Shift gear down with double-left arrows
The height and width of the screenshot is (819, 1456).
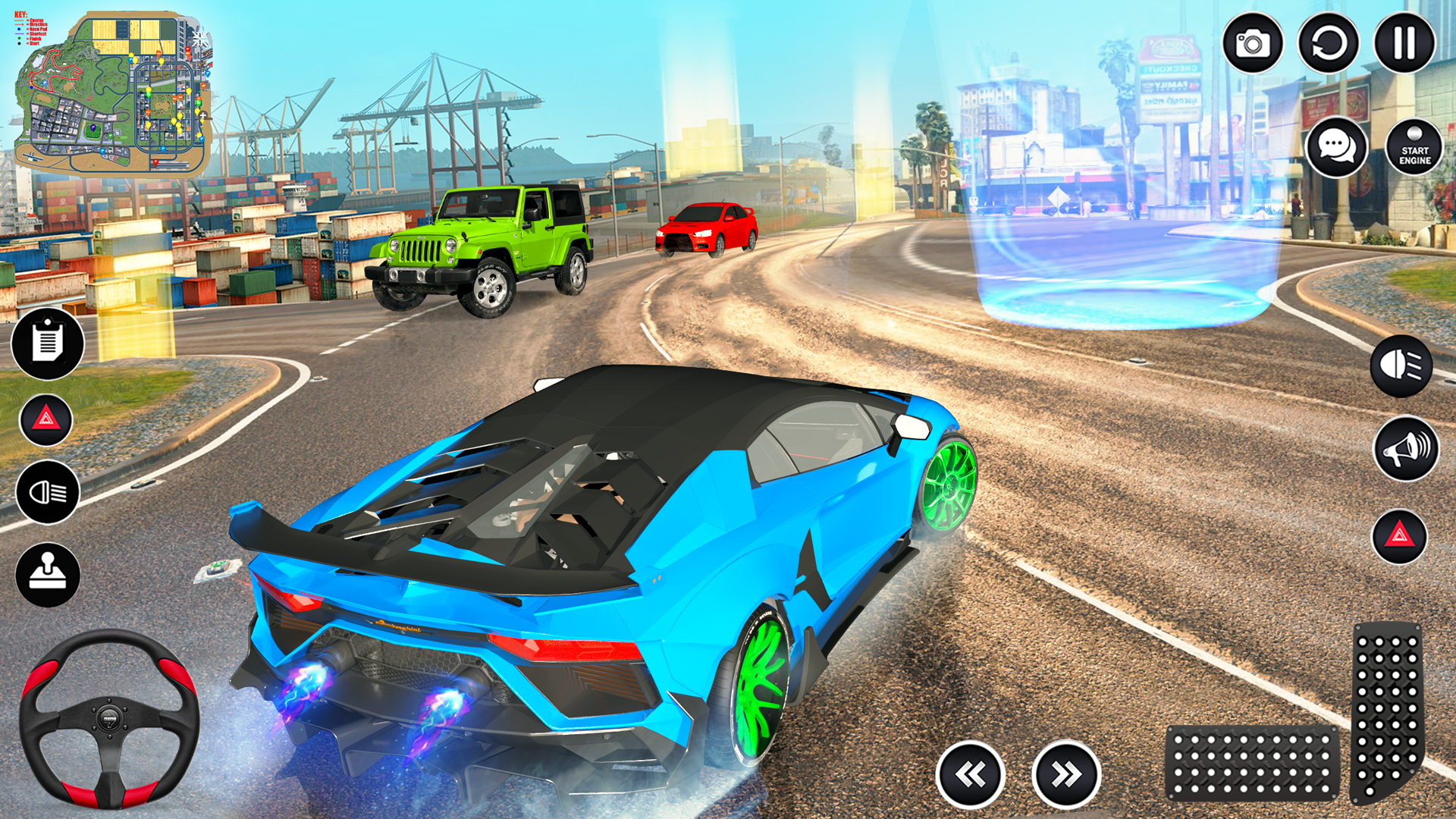[x=974, y=770]
